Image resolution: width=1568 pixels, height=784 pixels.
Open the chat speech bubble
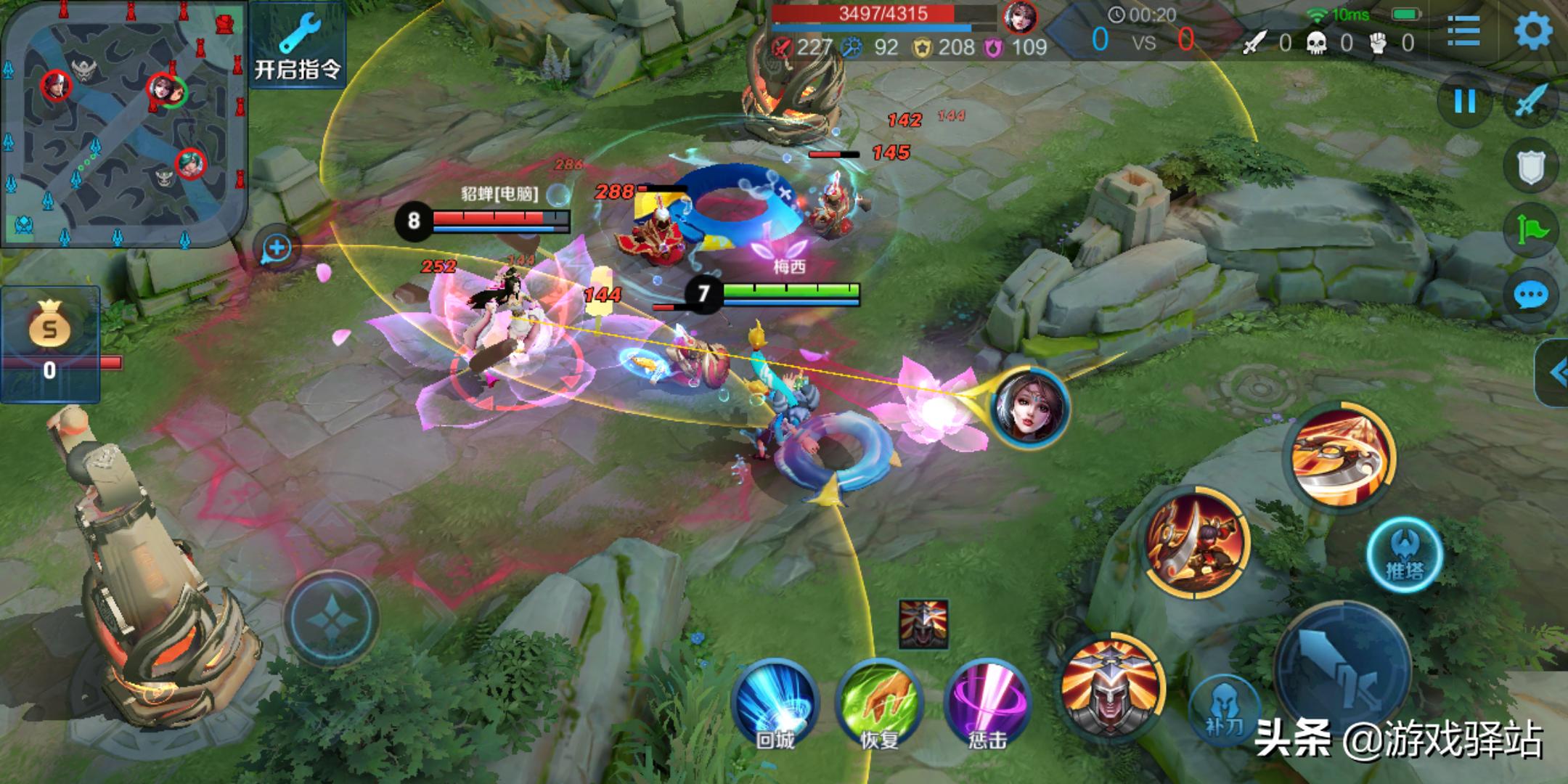pyautogui.click(x=1532, y=295)
